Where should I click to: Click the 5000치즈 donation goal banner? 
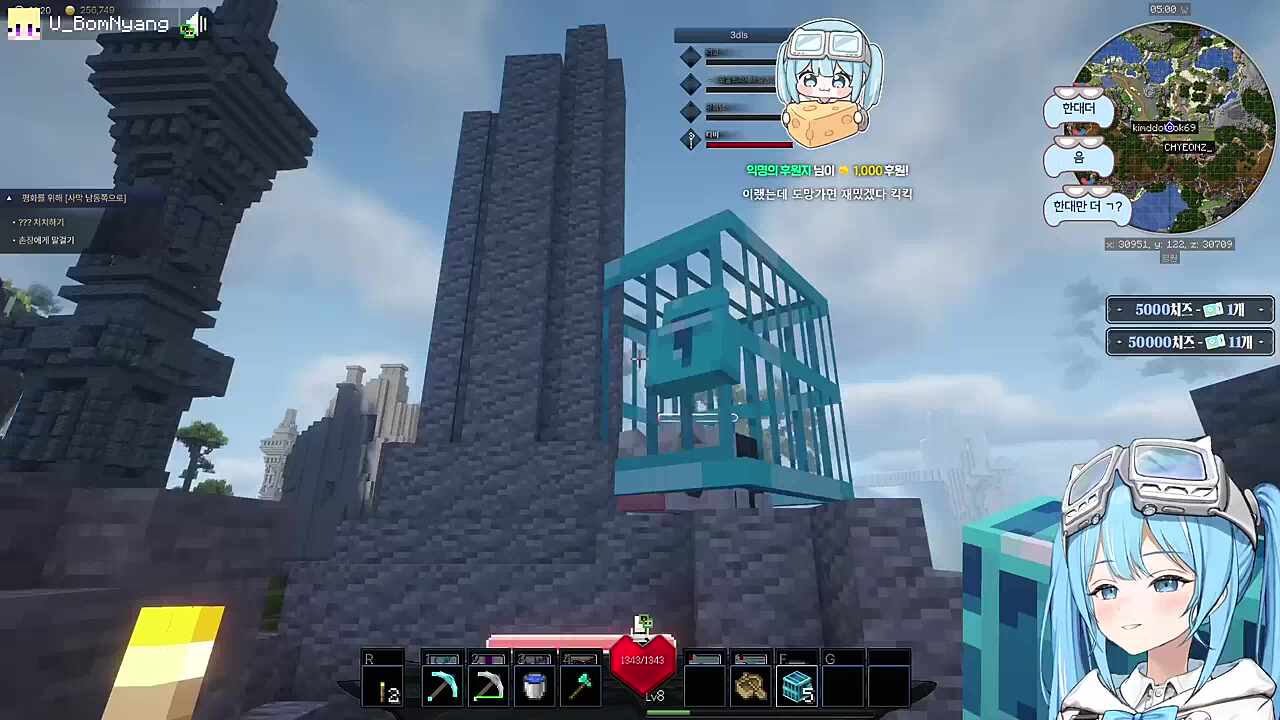point(1190,310)
